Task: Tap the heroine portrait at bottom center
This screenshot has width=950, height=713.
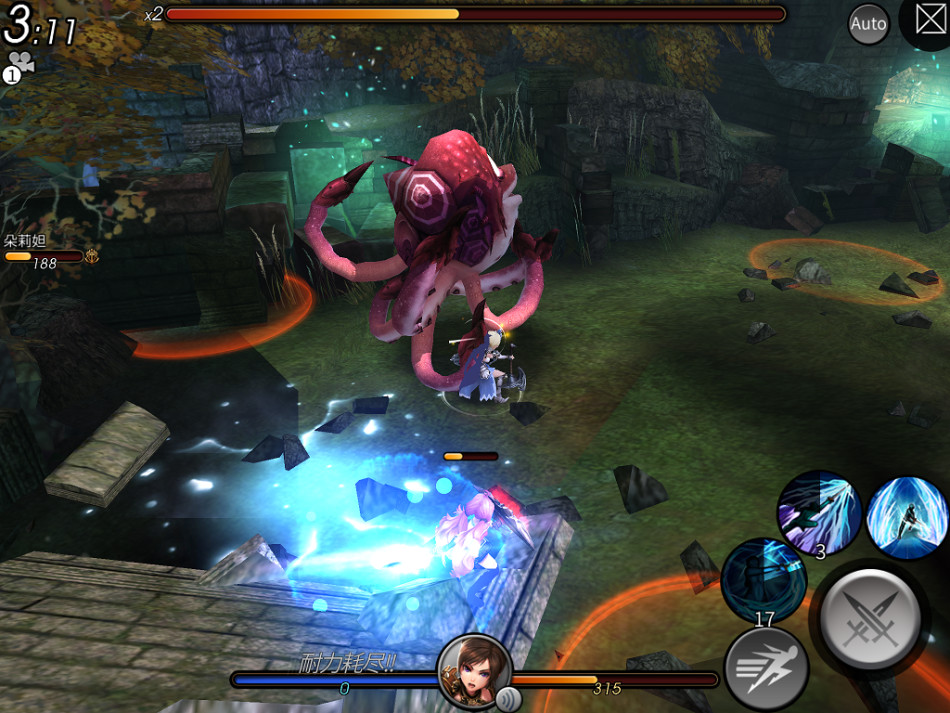Action: point(475,672)
